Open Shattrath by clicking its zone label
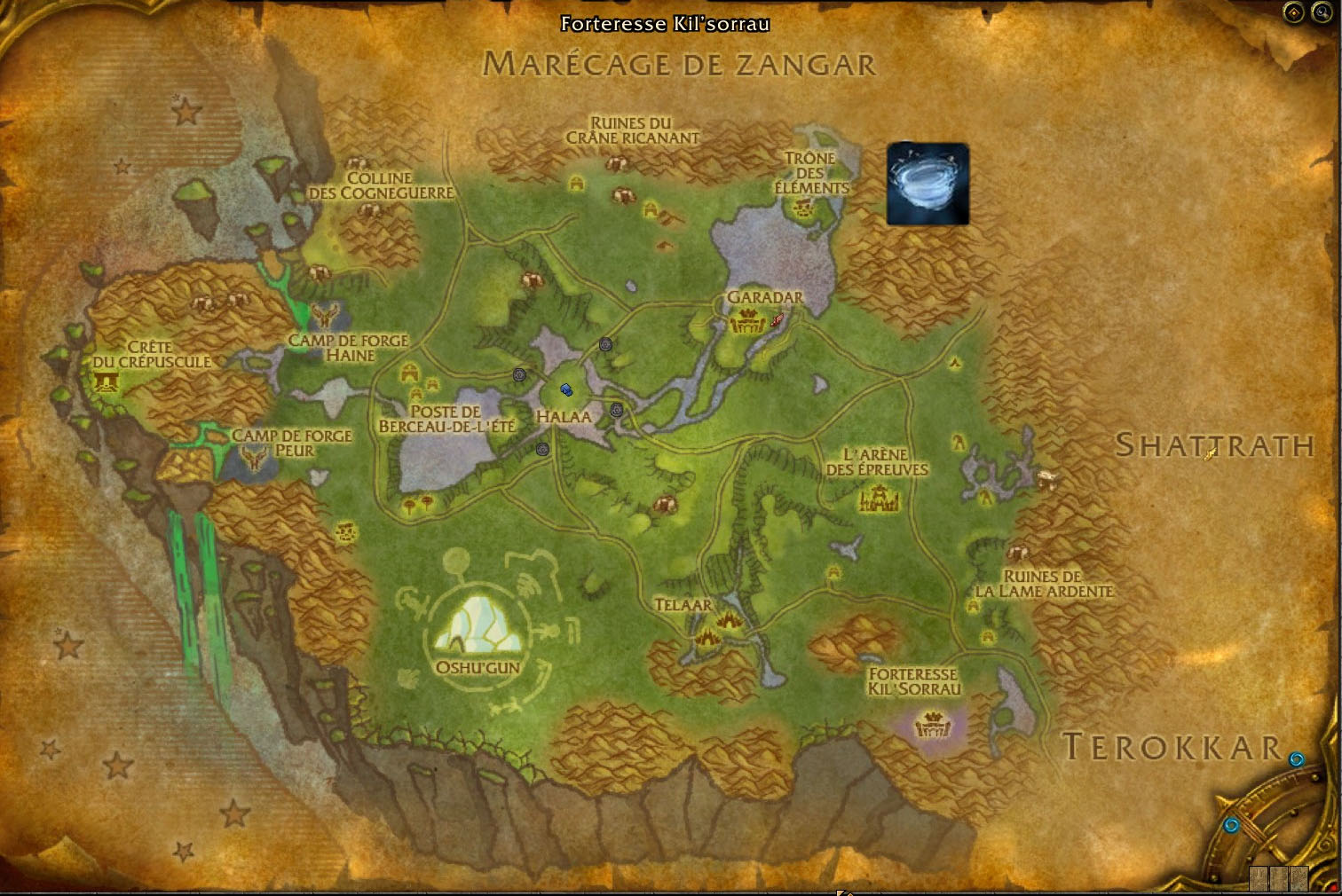This screenshot has height=896, width=1342. tap(1215, 447)
